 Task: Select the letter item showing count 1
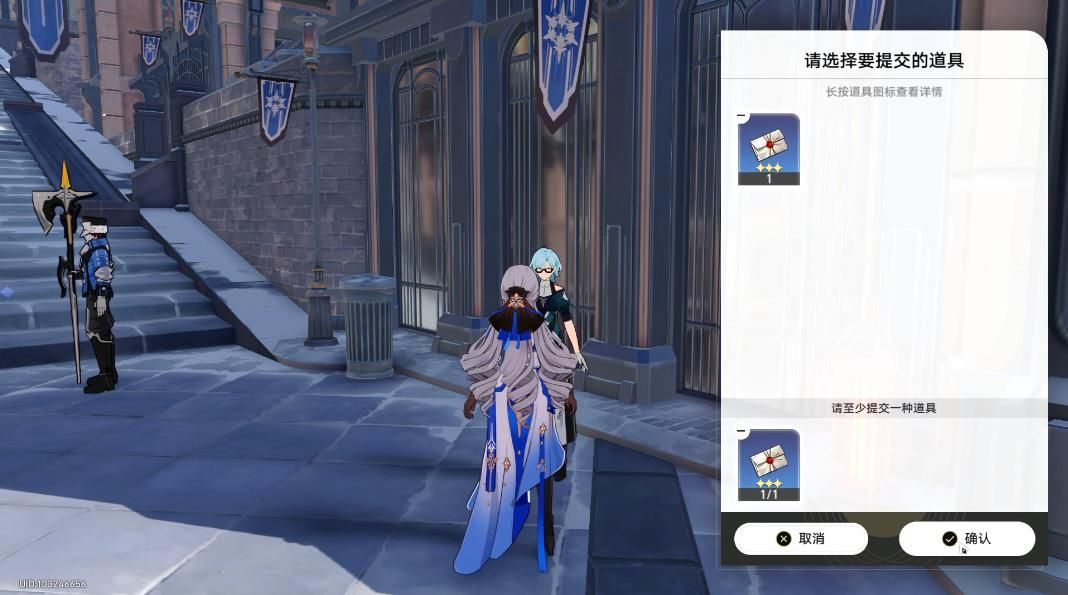click(768, 149)
